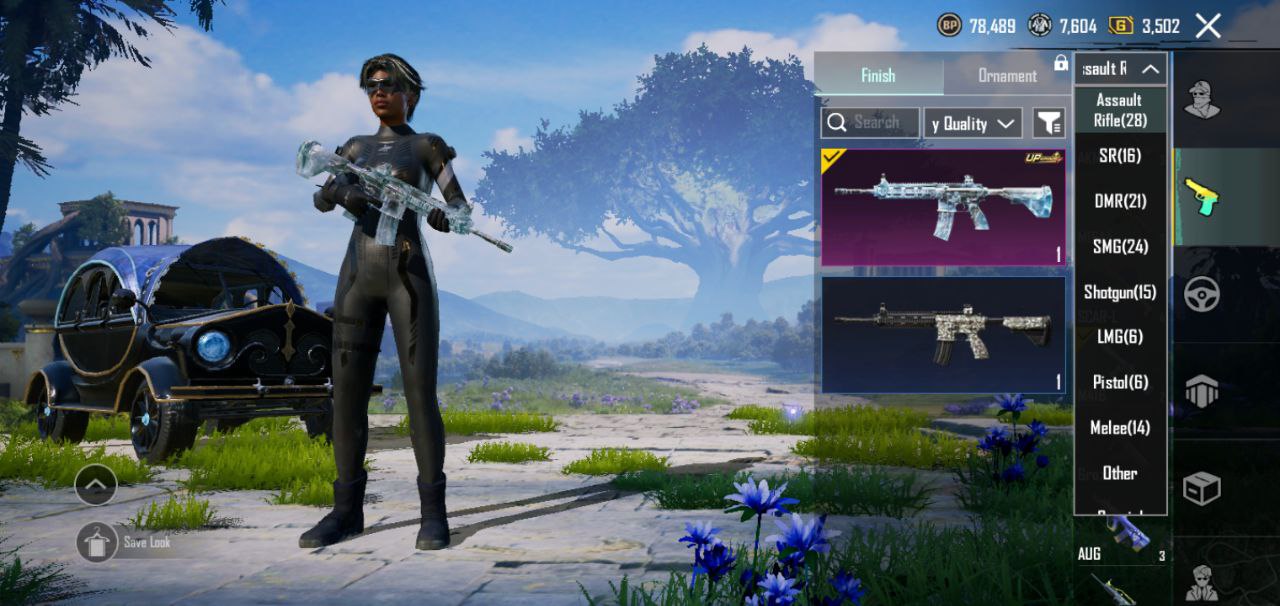
Task: Select the Other category entry
Action: (1120, 473)
